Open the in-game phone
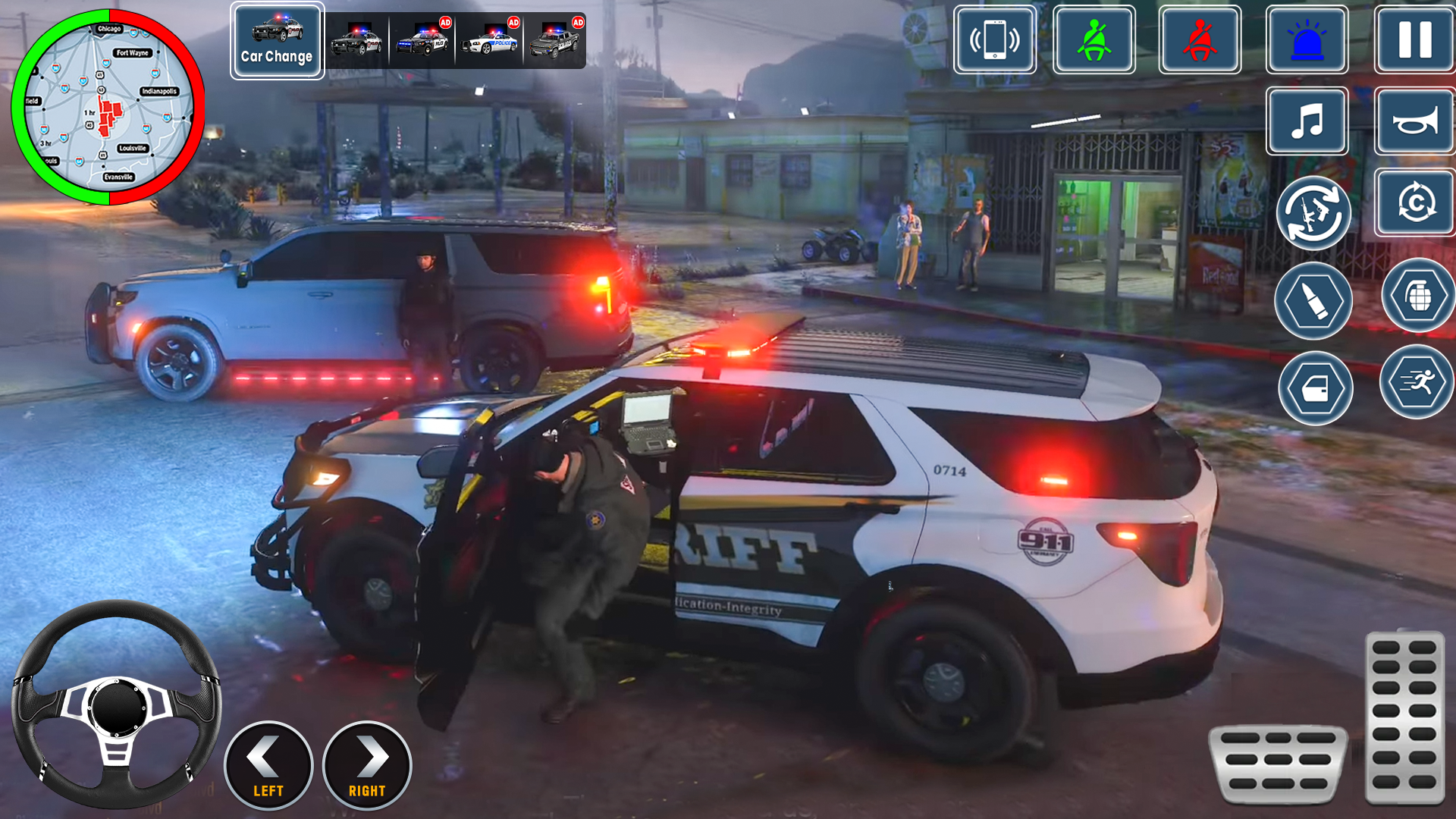This screenshot has width=1456, height=819. [x=994, y=40]
